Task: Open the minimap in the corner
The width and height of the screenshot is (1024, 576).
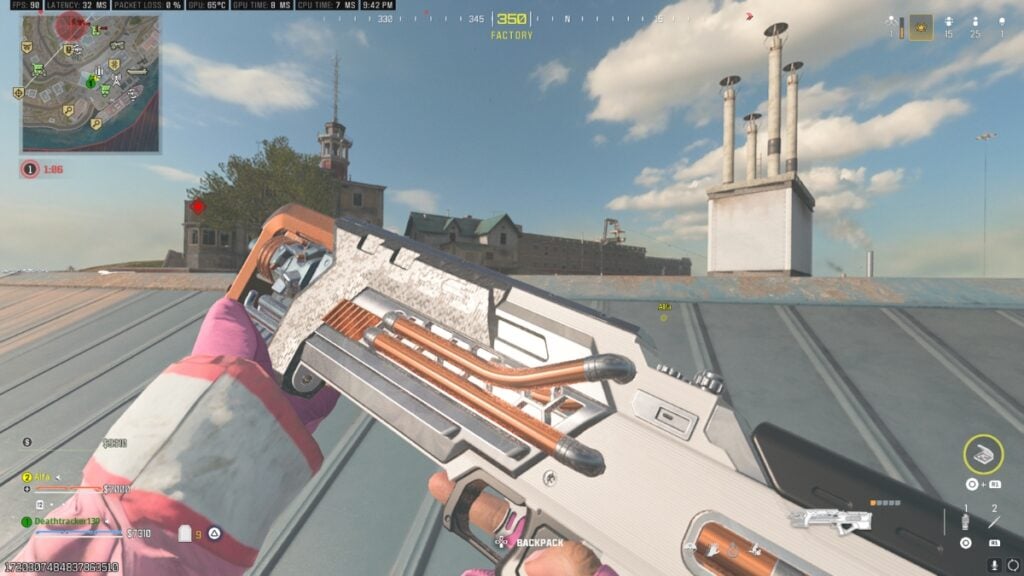Action: tap(90, 82)
